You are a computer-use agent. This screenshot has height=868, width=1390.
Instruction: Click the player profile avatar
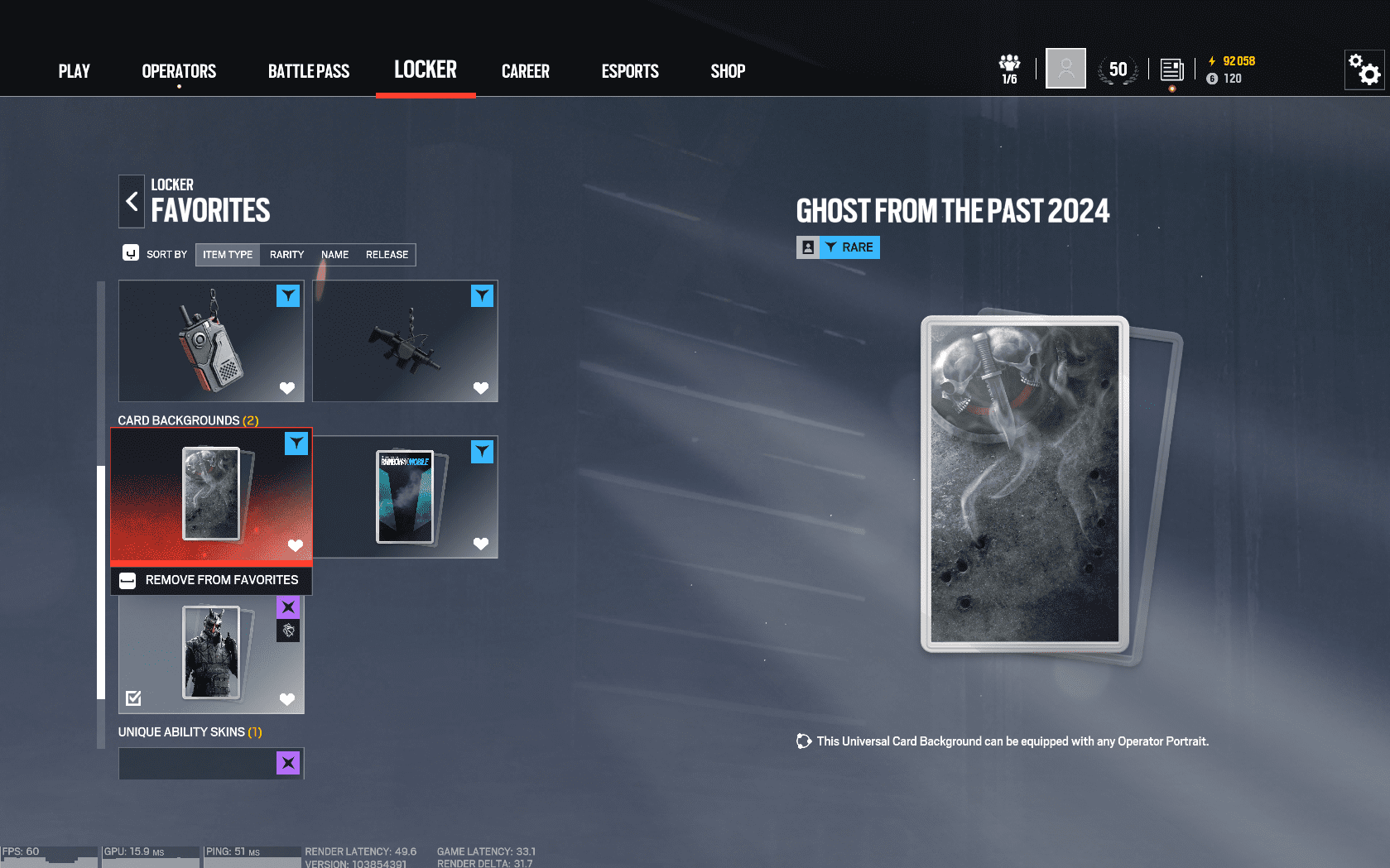click(1065, 68)
